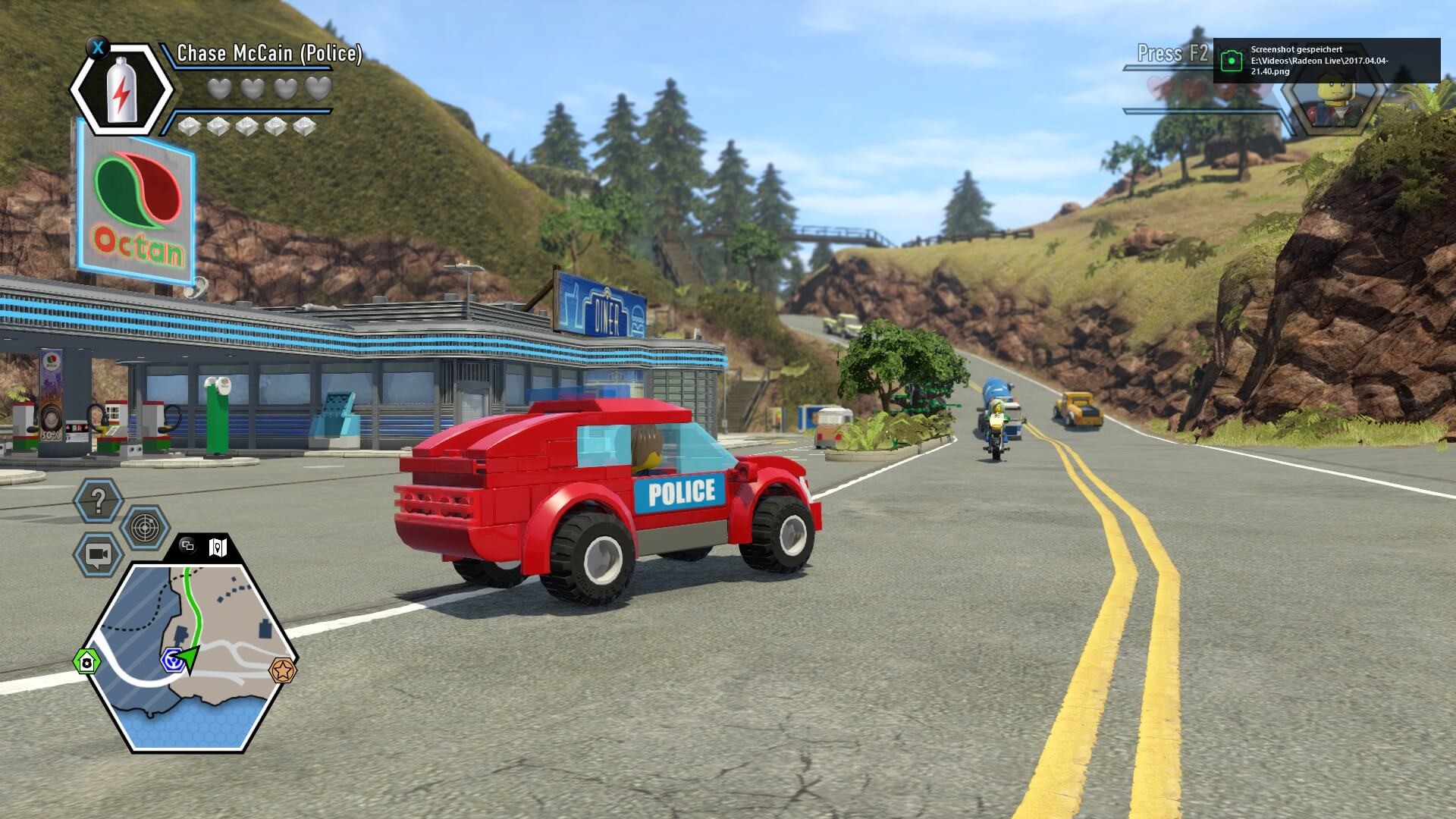
Task: Select the orange star map marker
Action: pyautogui.click(x=283, y=670)
